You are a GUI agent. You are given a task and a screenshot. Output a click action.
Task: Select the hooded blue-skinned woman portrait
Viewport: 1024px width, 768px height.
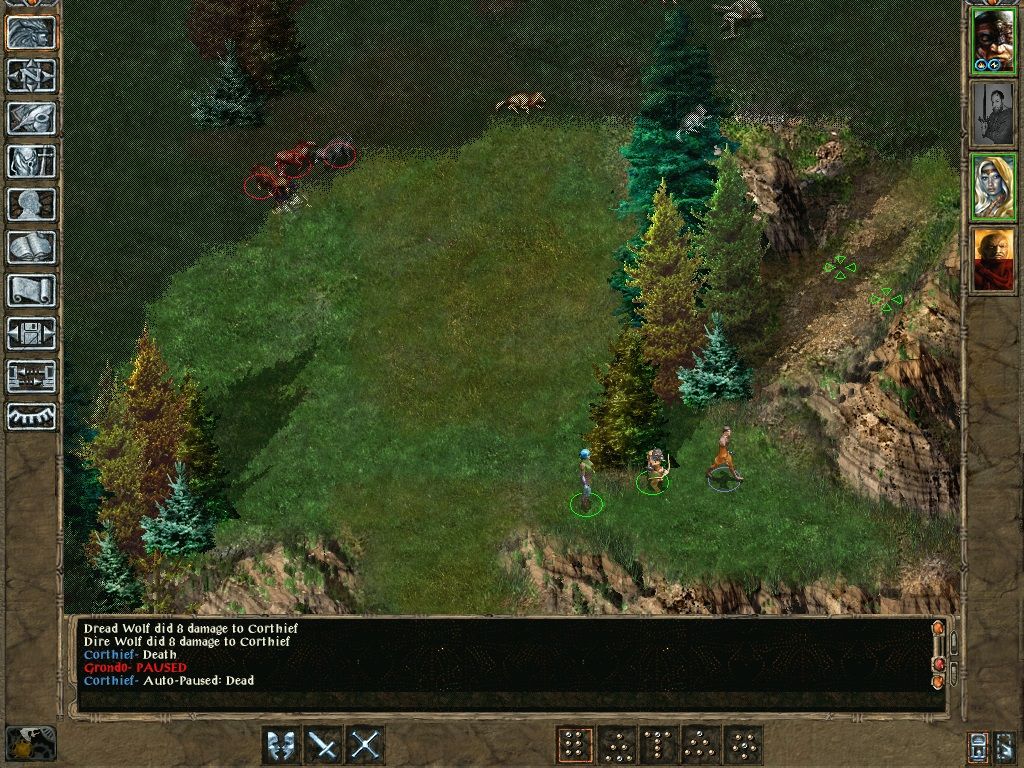993,186
